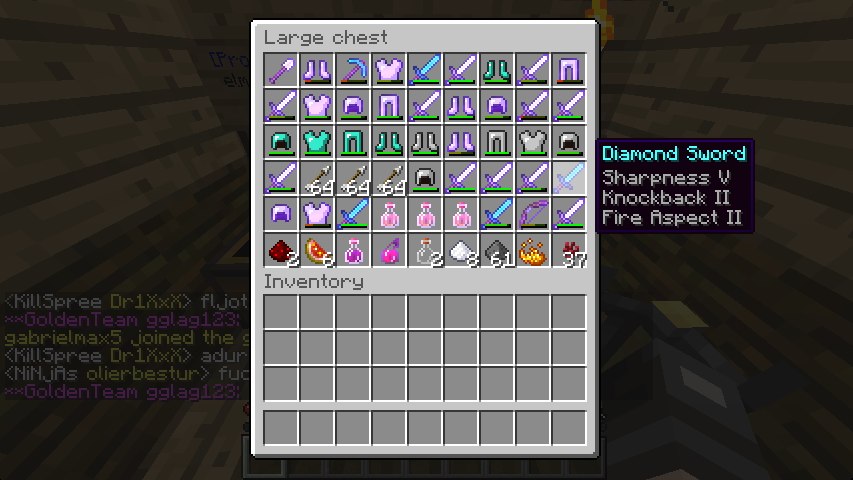
Task: Pick up the splash potion in the bottom row
Action: (390, 249)
